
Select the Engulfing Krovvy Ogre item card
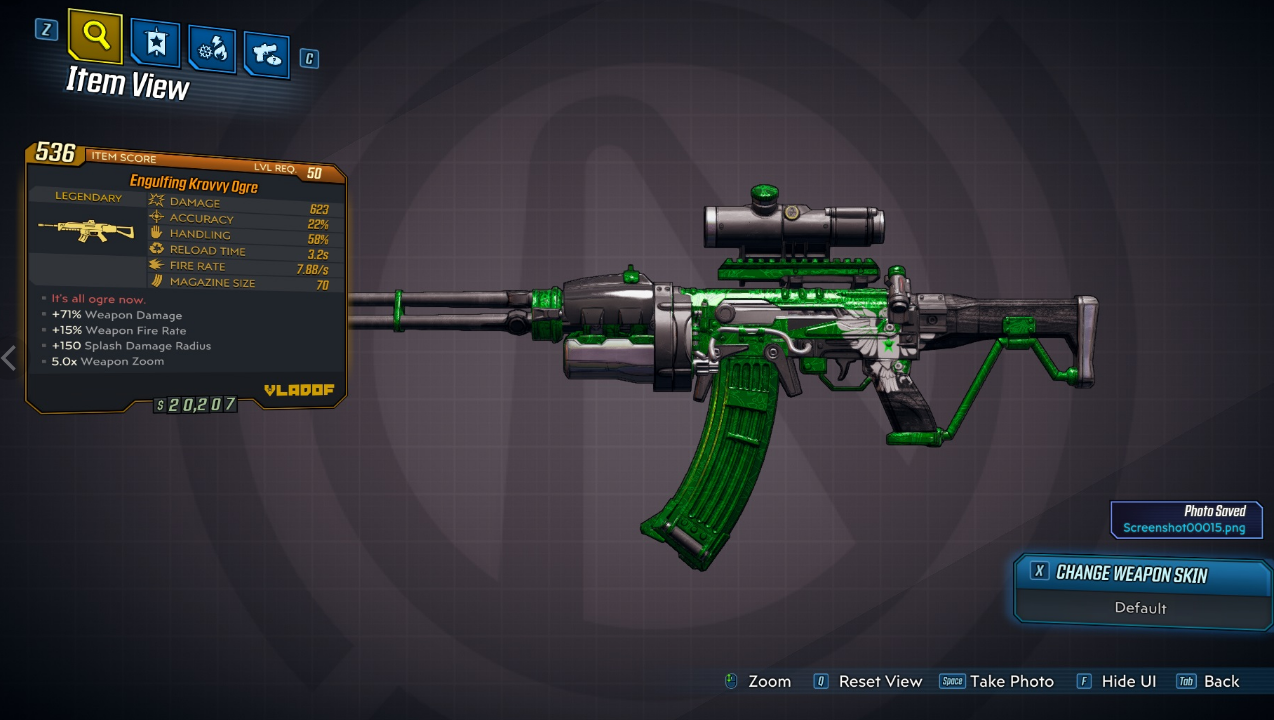point(186,275)
